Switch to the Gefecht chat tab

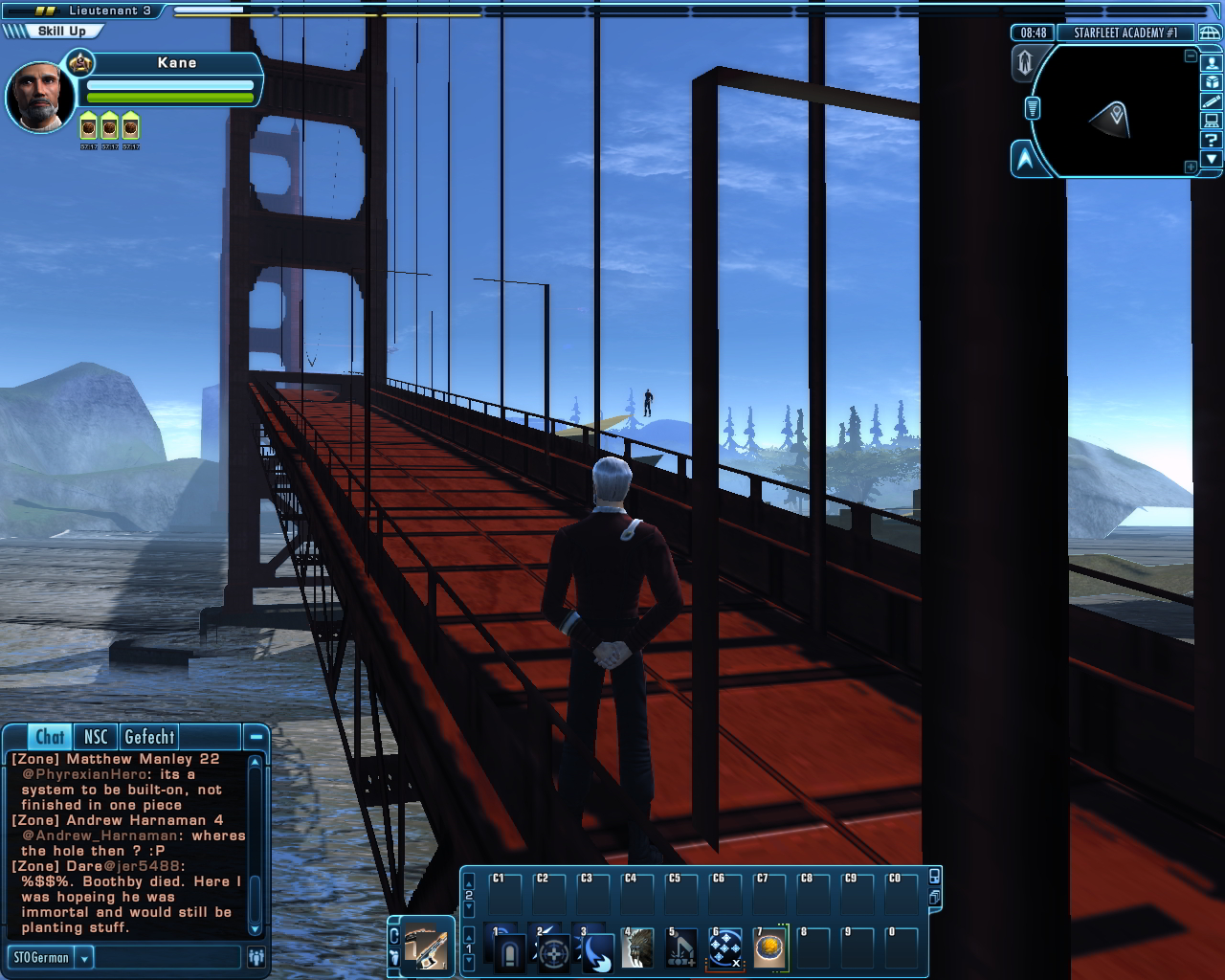[x=149, y=737]
